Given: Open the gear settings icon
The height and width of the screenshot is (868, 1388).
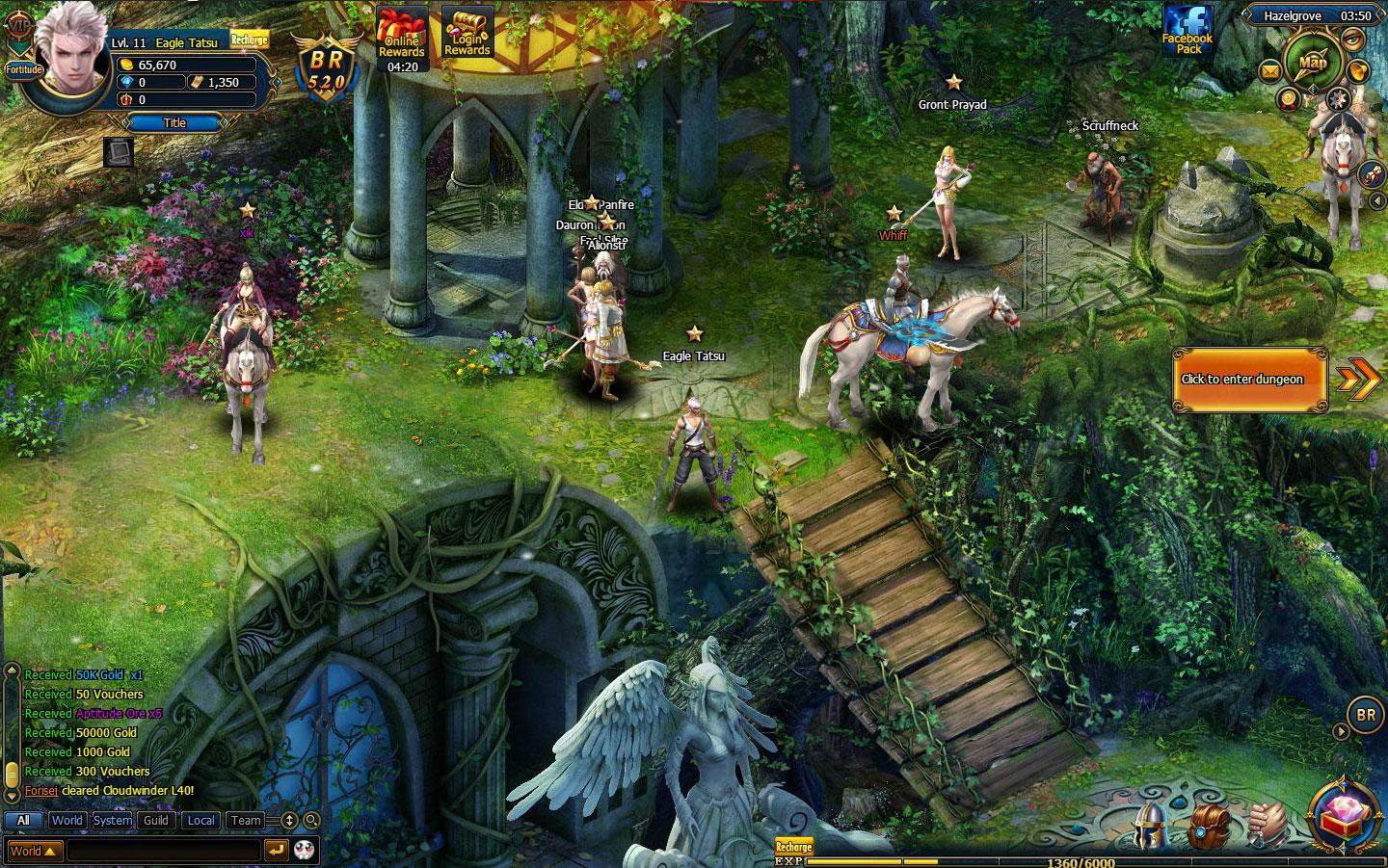Looking at the screenshot, I should 1337,98.
